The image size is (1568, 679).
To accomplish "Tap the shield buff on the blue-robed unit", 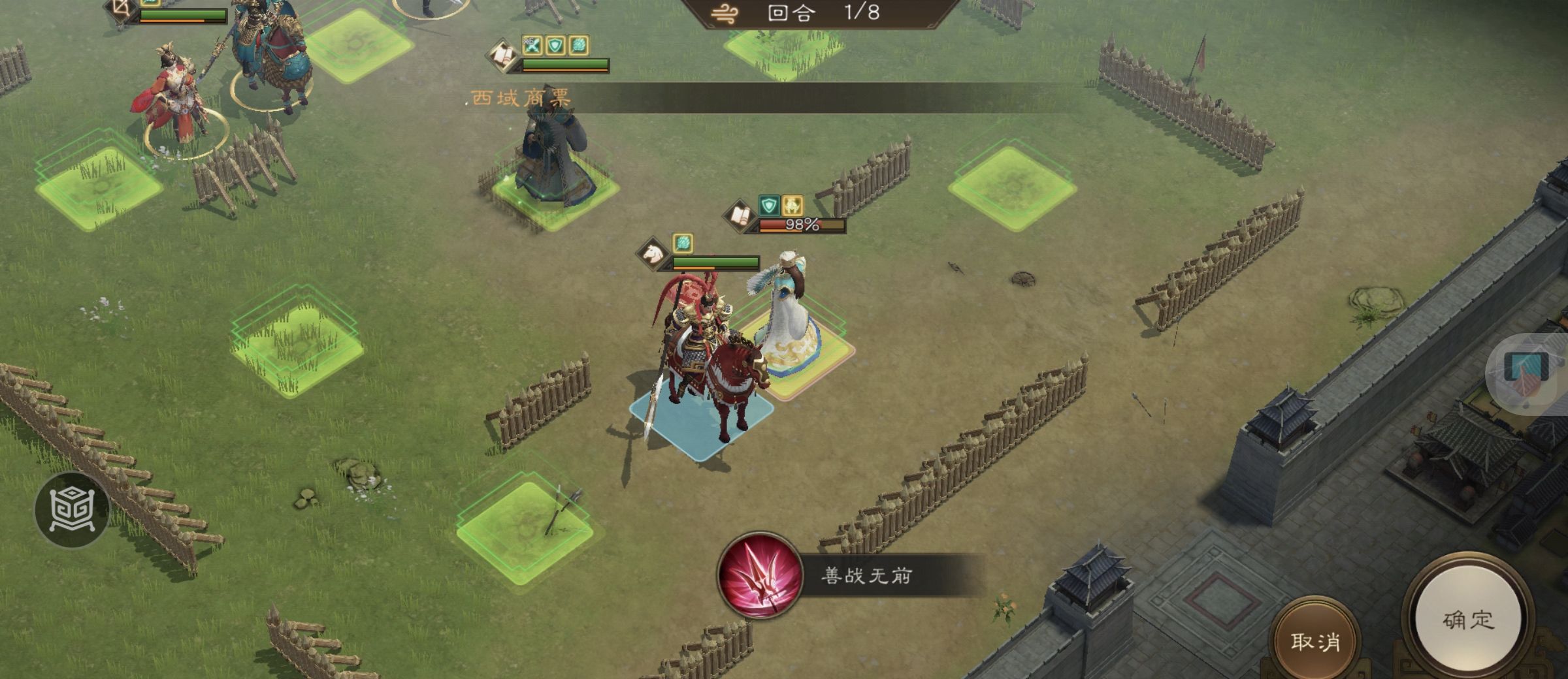I will point(555,45).
